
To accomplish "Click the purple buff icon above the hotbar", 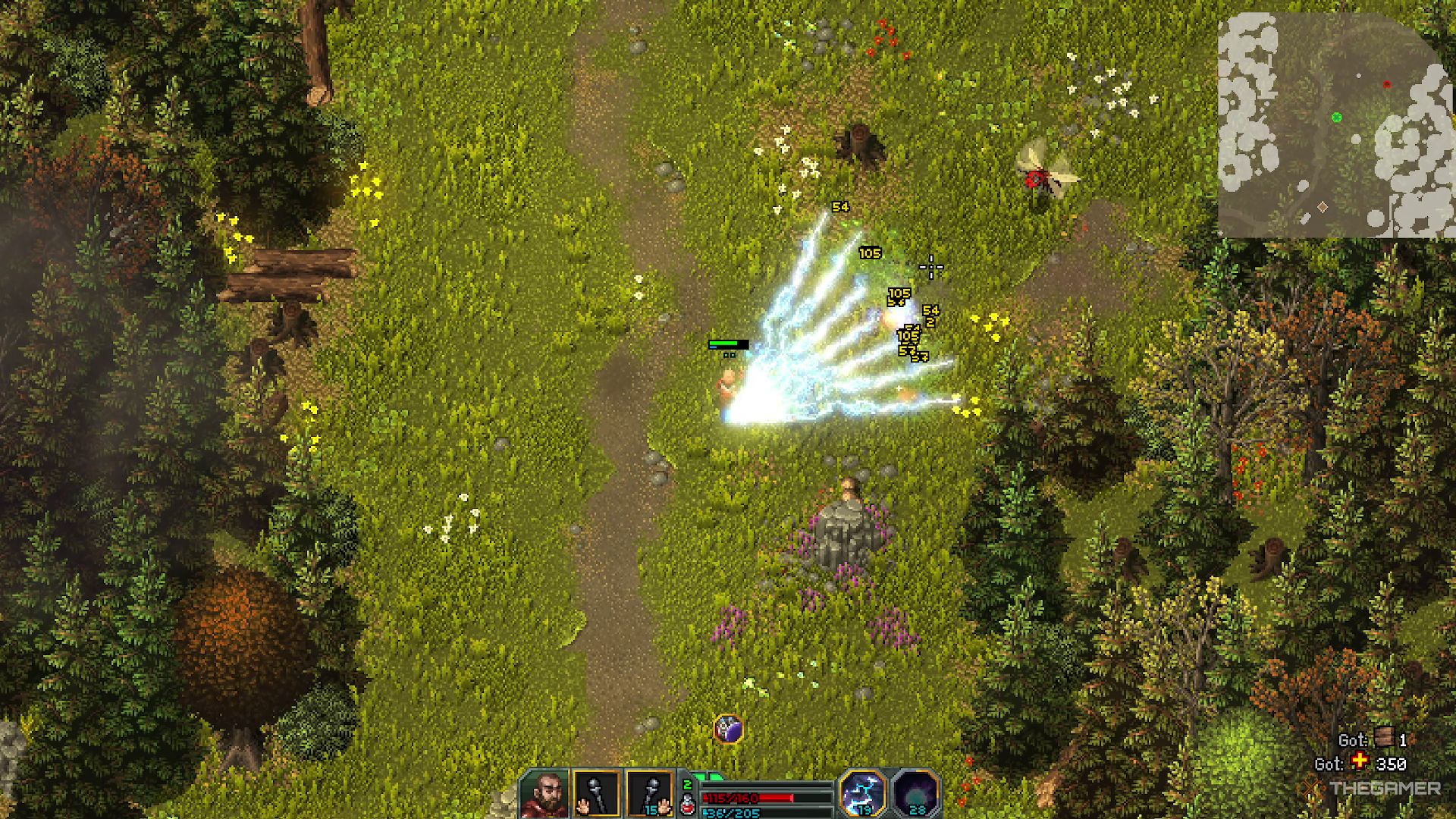I will click(x=728, y=729).
